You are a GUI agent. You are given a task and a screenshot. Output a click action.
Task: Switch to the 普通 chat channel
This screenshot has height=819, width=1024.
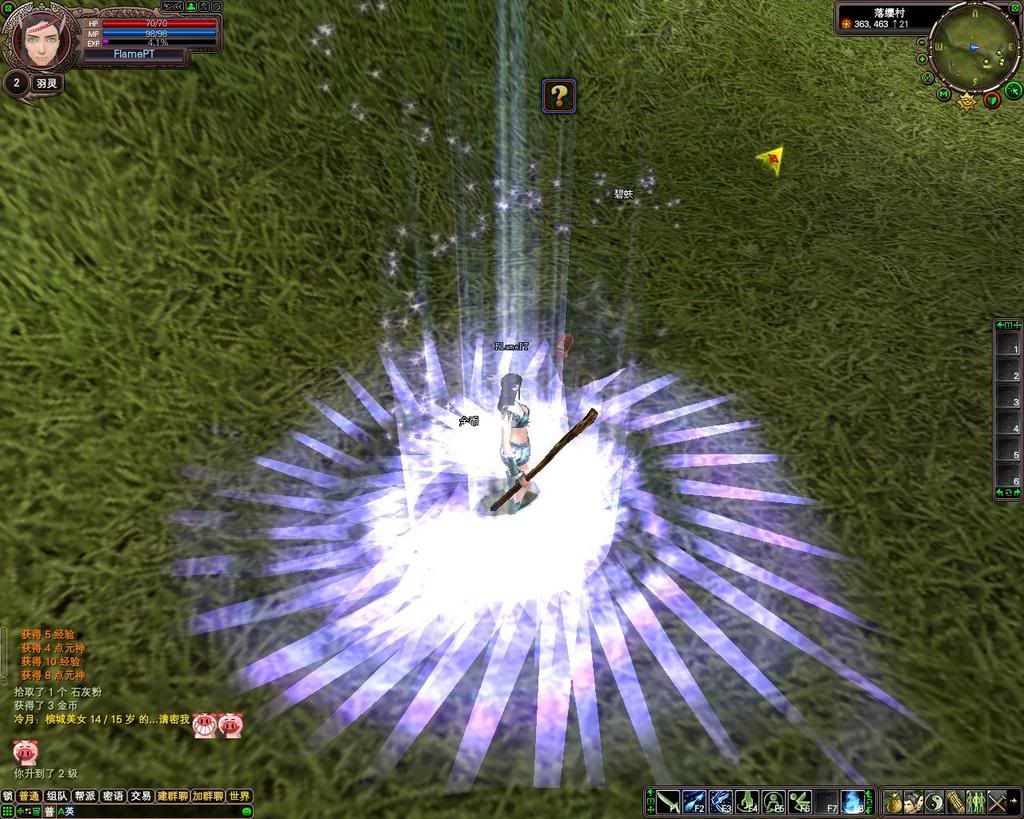click(29, 796)
